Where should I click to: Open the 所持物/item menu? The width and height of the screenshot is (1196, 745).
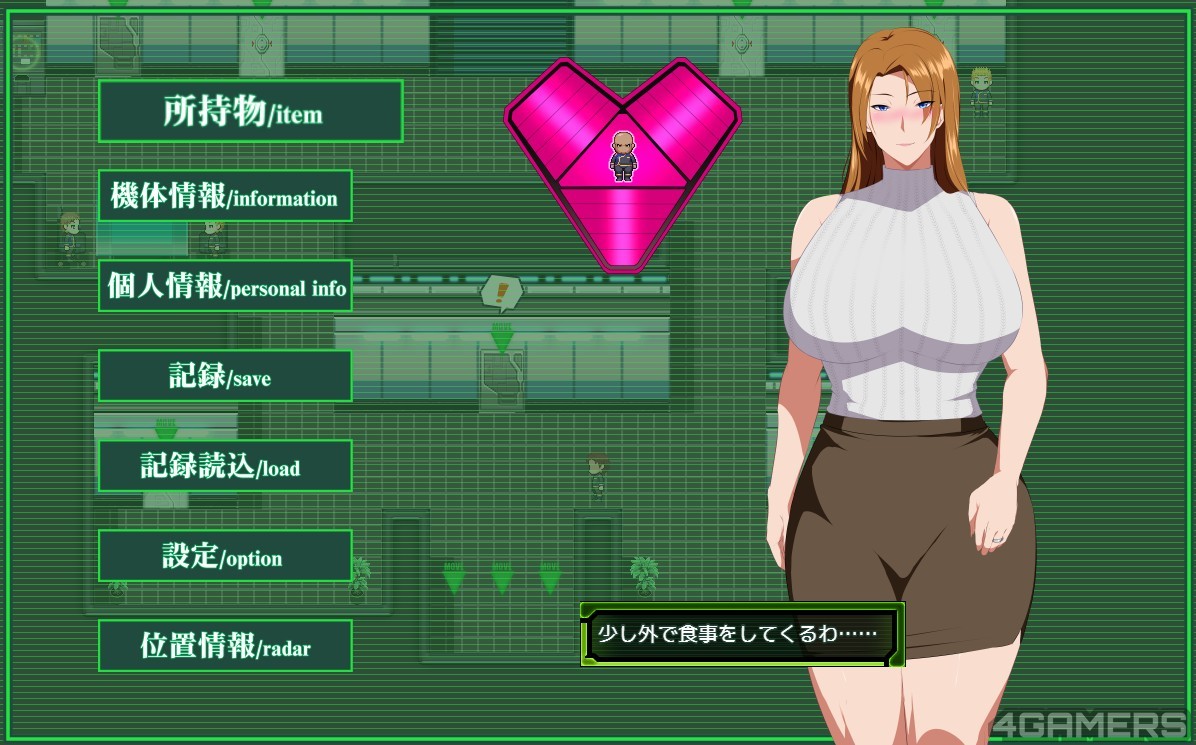tap(250, 111)
